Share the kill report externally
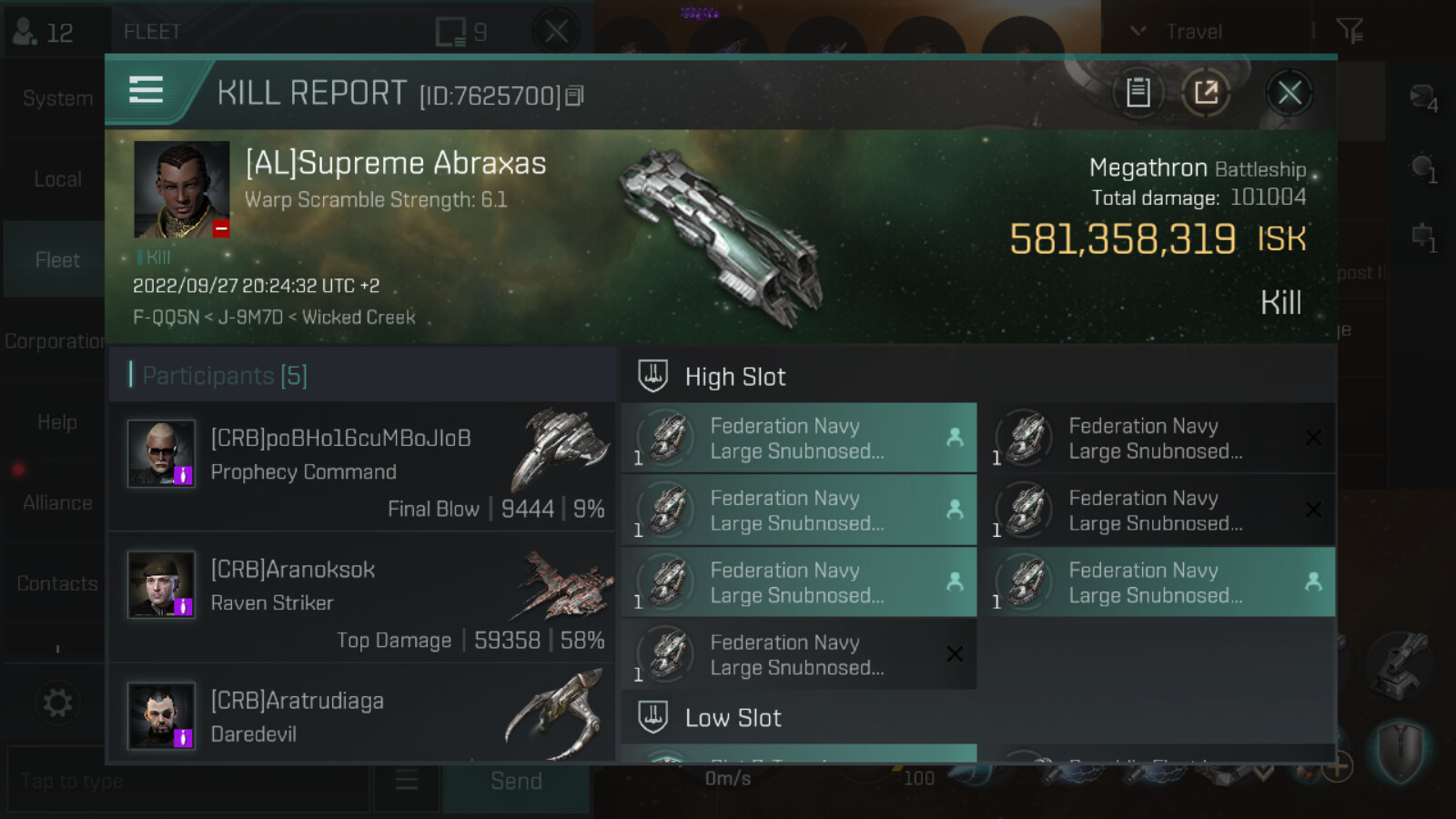This screenshot has width=1456, height=819. [x=1206, y=93]
